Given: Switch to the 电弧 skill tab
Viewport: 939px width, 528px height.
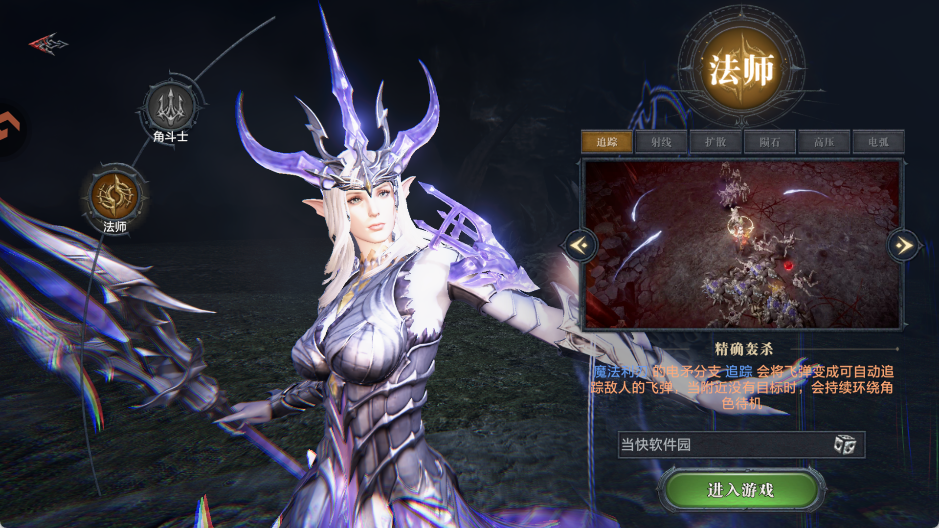Looking at the screenshot, I should click(x=878, y=142).
